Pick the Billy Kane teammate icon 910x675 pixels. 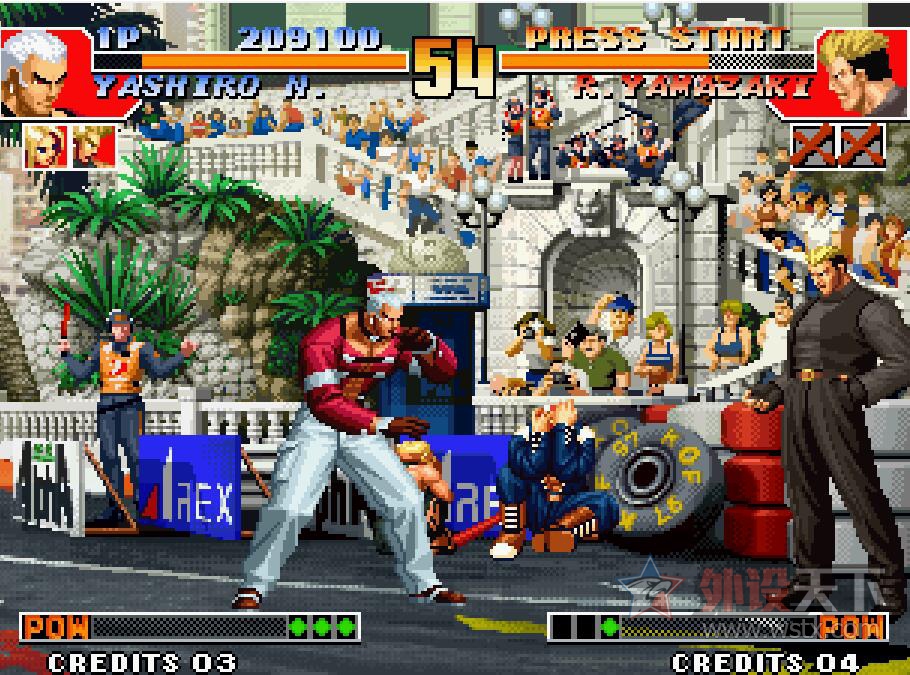91,144
